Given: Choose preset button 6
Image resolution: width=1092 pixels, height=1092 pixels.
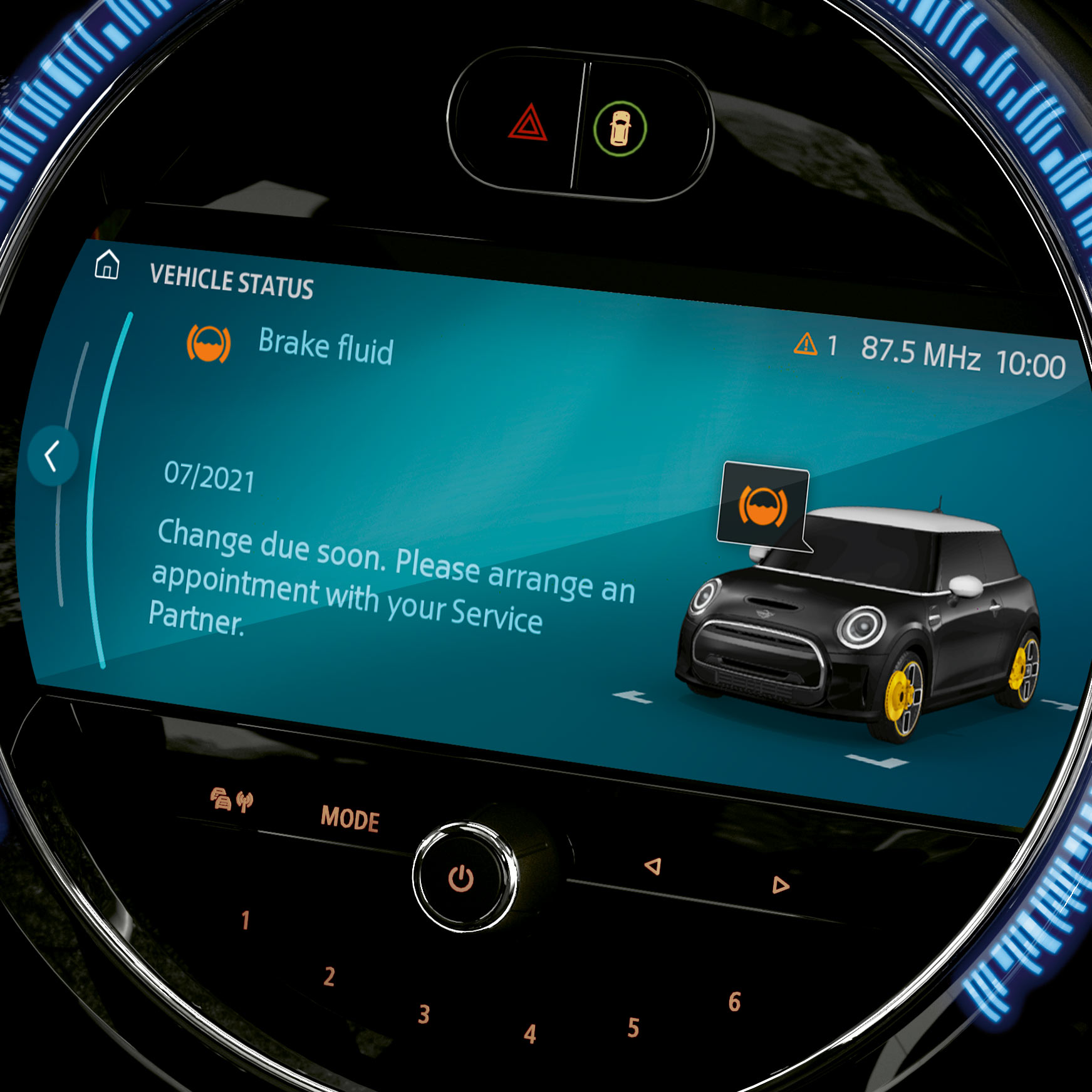Looking at the screenshot, I should 734,1002.
